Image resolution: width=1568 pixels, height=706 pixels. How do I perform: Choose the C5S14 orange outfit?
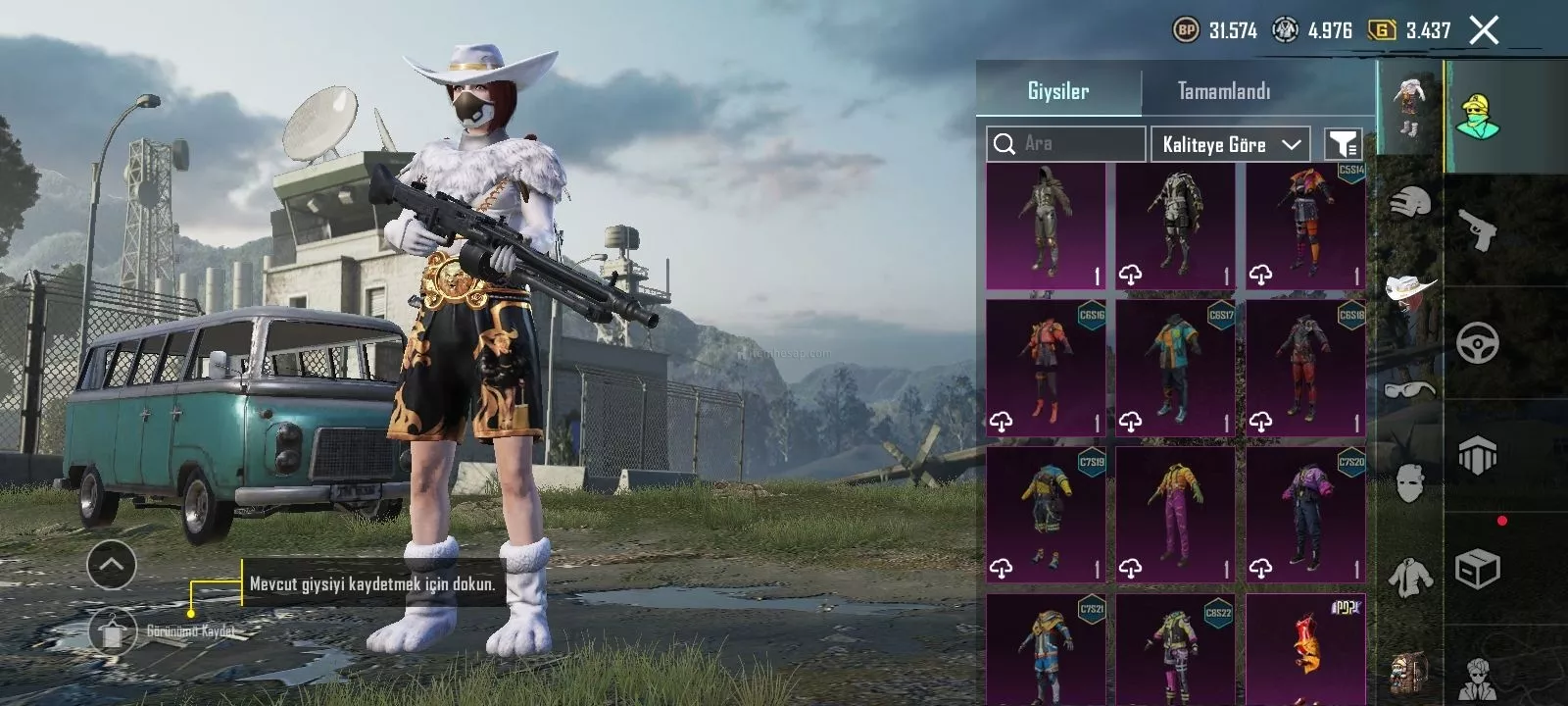[1305, 227]
